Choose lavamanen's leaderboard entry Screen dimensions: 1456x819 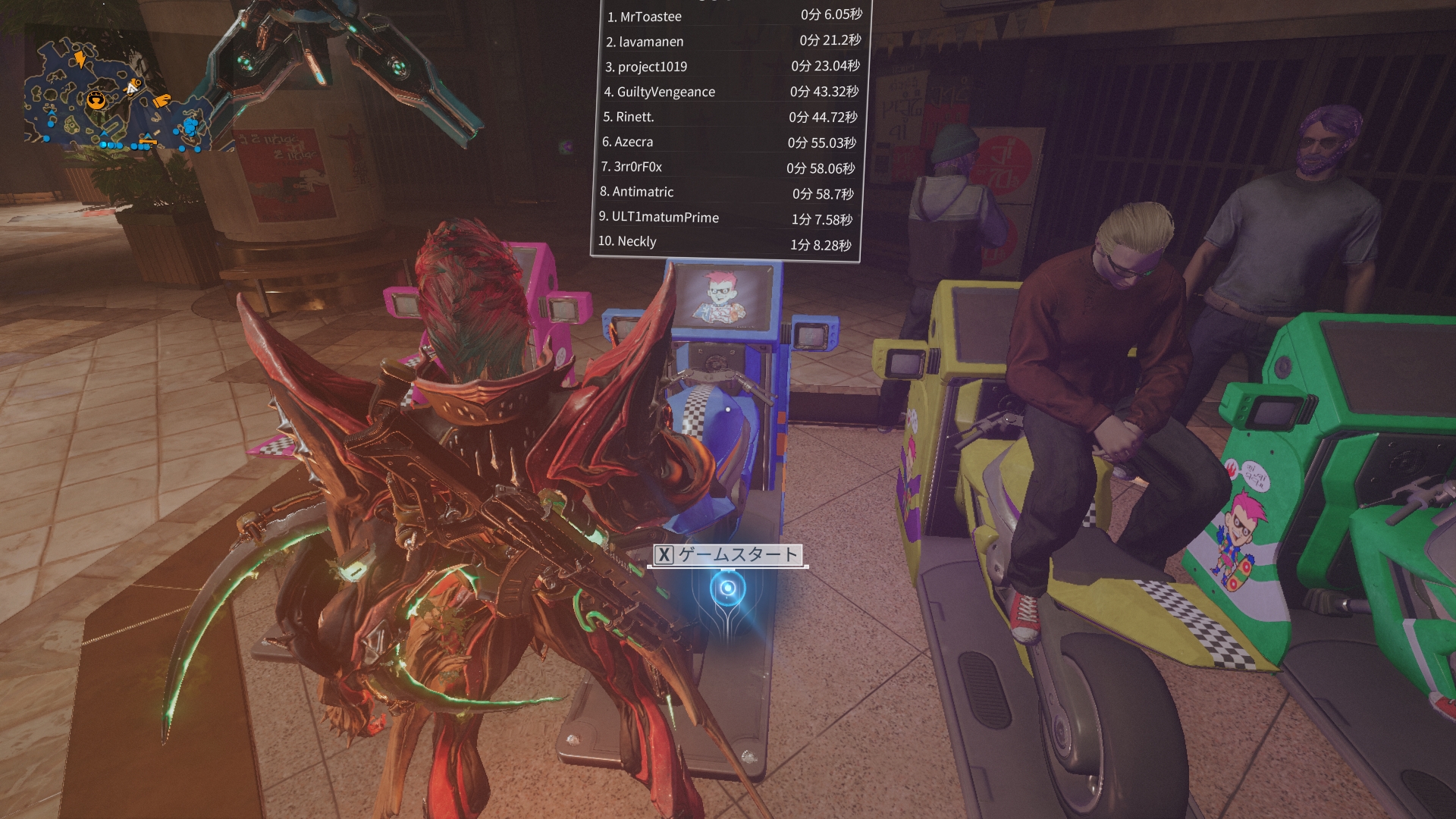[733, 41]
